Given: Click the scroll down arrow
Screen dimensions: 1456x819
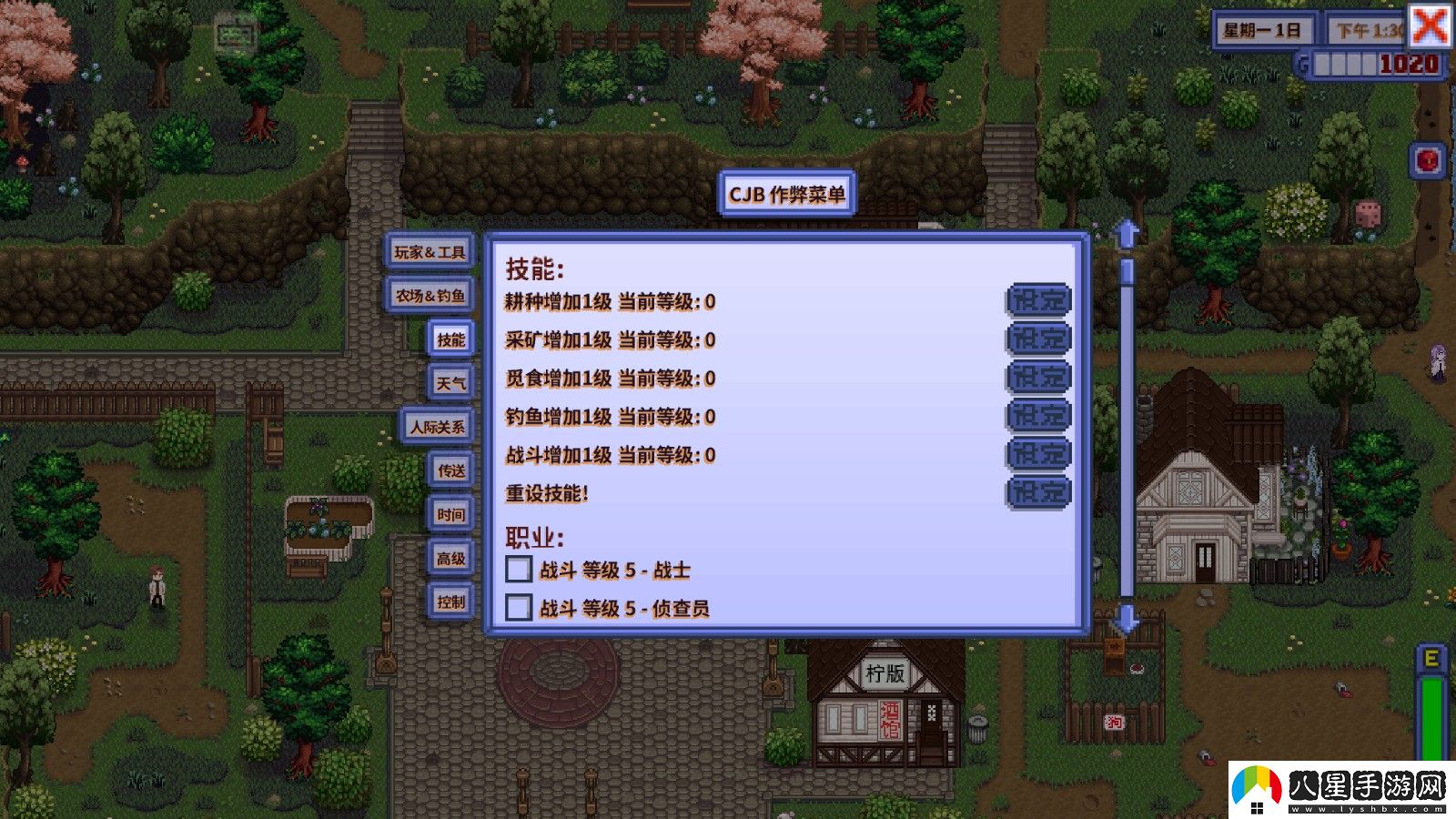Looking at the screenshot, I should (1127, 619).
